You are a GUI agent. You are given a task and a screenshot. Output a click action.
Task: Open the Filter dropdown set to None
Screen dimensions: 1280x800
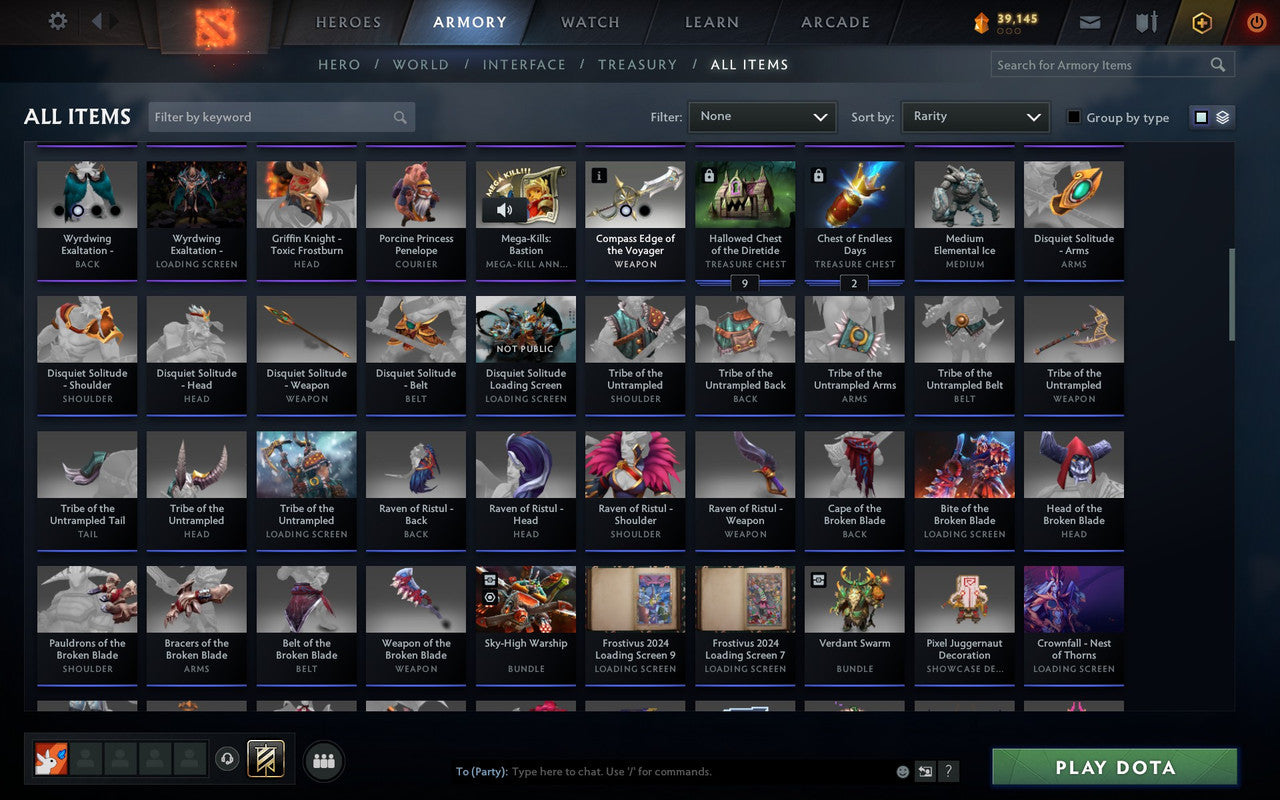click(762, 116)
